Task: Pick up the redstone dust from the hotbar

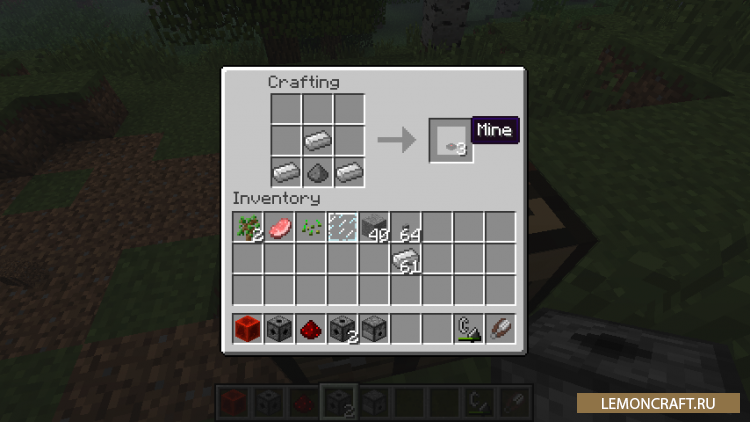Action: [x=310, y=327]
